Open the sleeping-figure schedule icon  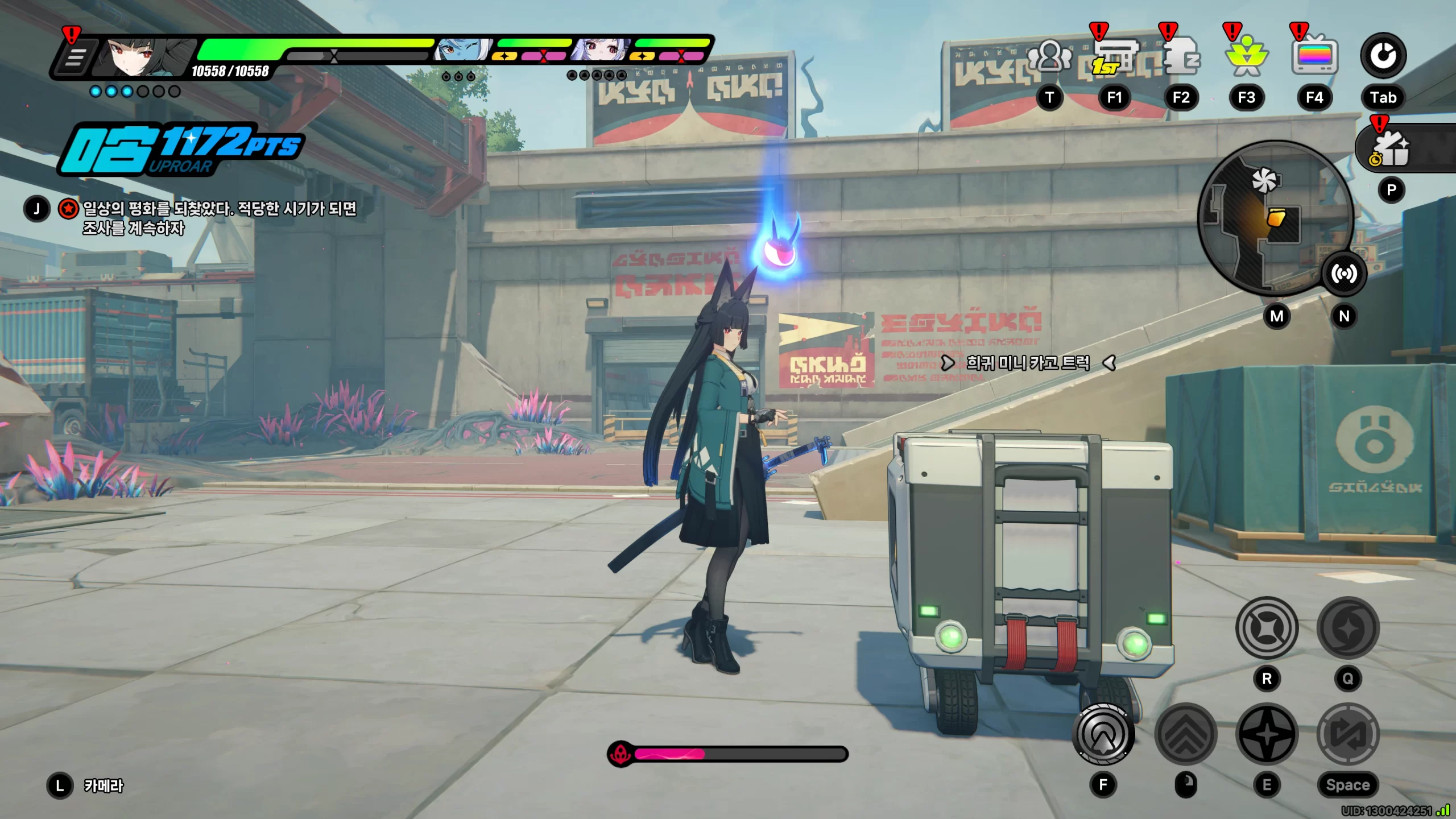pos(1181,57)
